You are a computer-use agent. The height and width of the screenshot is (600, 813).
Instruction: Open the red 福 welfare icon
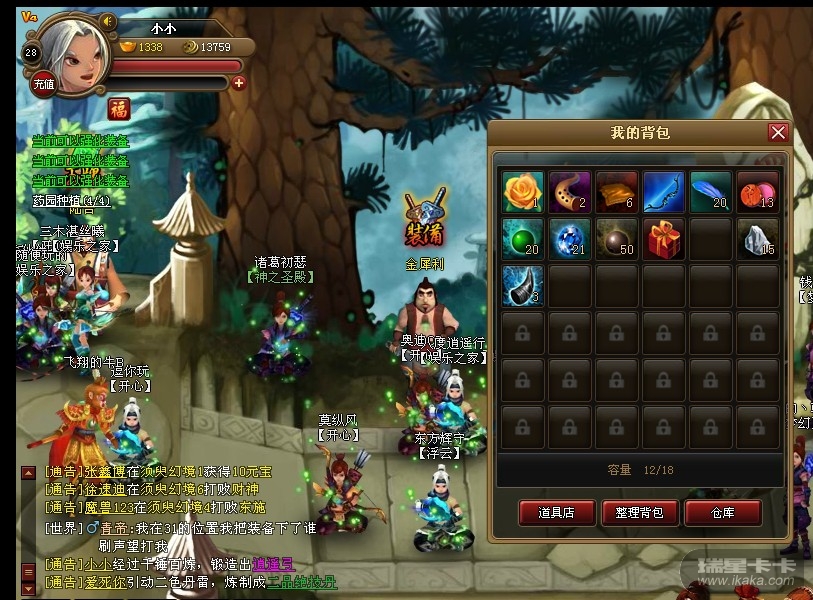(119, 108)
